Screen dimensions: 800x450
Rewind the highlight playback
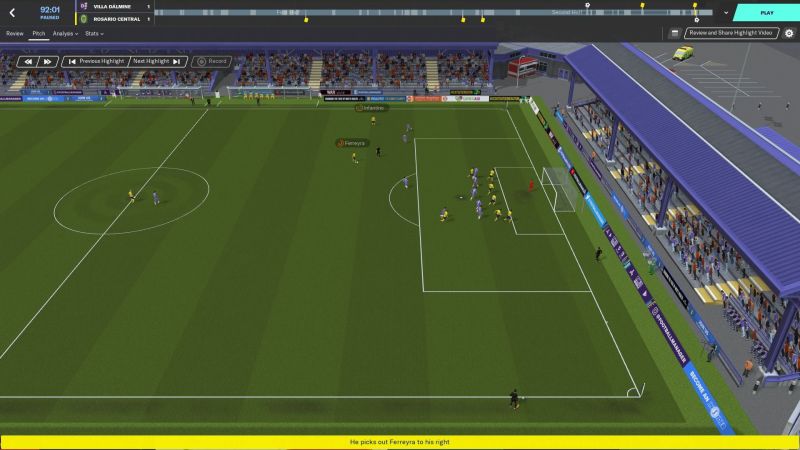[x=27, y=61]
